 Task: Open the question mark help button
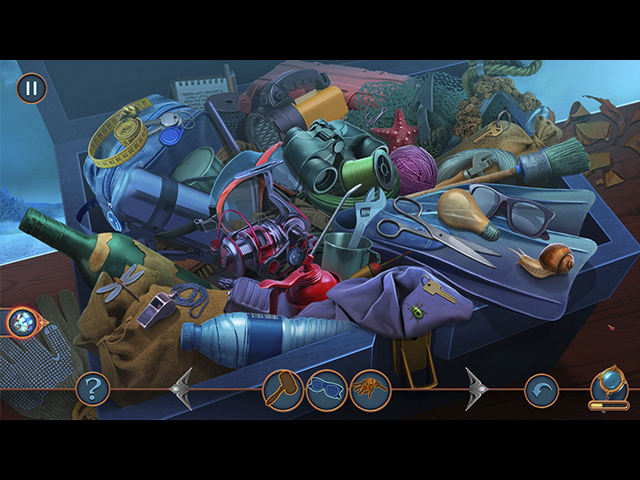click(x=93, y=387)
